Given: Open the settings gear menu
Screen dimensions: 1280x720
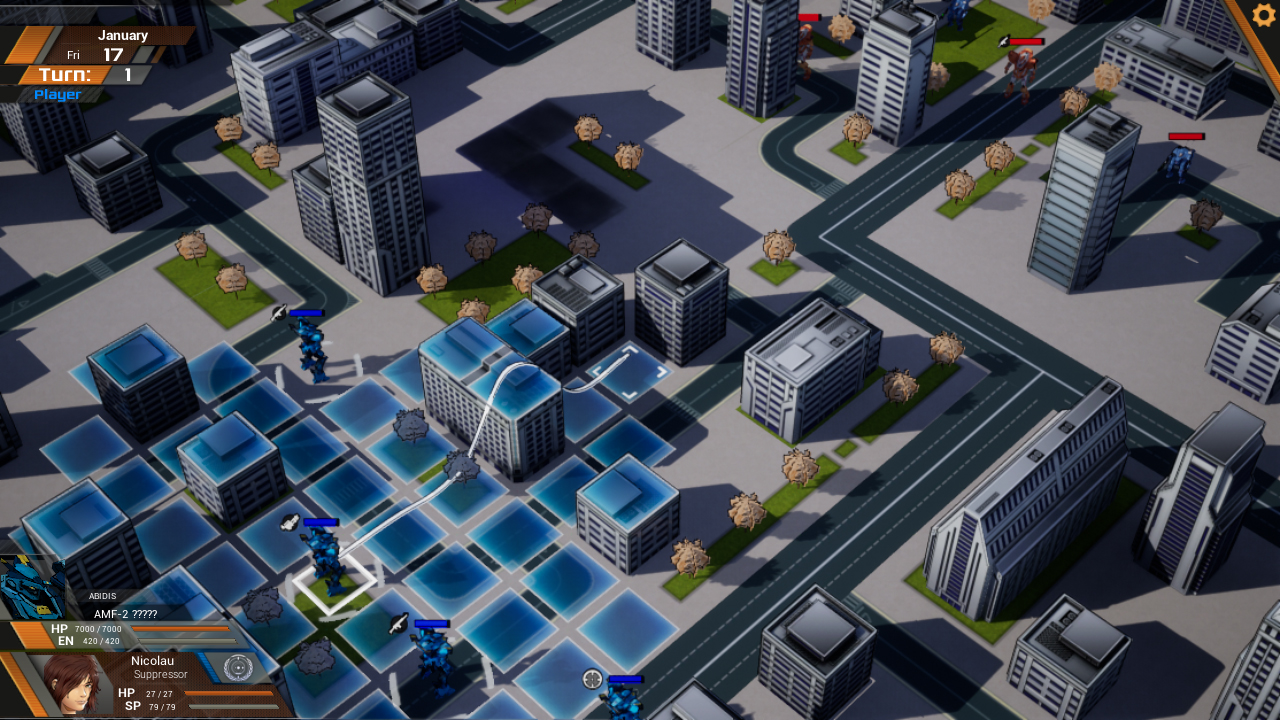Looking at the screenshot, I should (1262, 15).
